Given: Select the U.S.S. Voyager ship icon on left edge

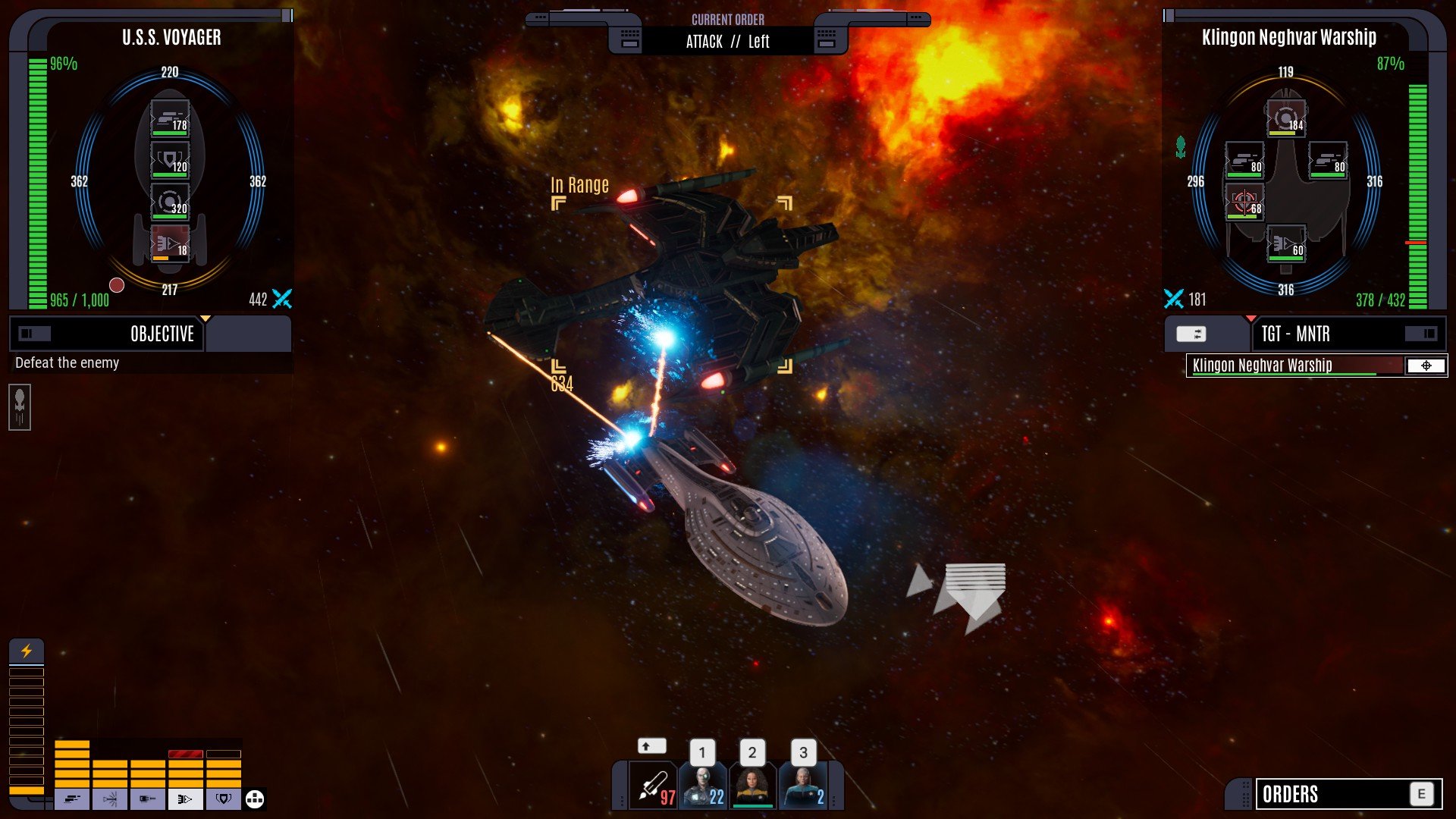Looking at the screenshot, I should click(20, 407).
